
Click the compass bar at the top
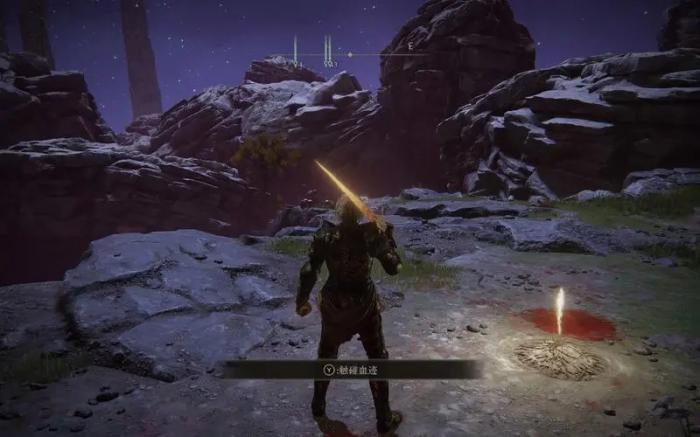348,53
